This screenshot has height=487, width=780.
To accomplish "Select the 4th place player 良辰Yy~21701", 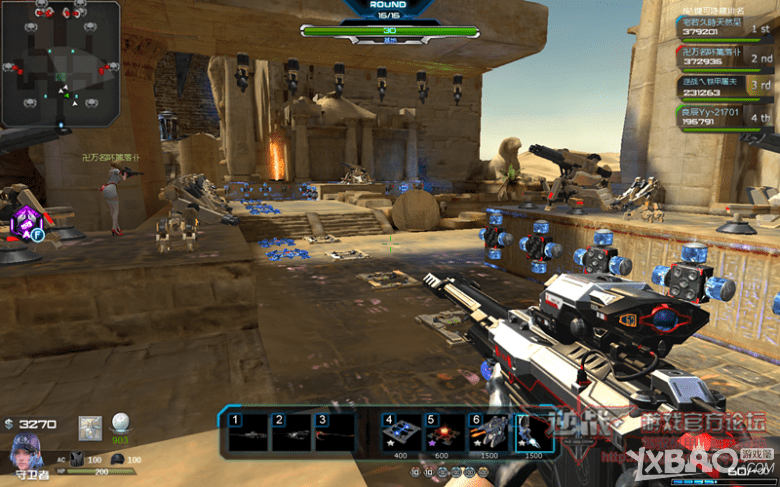I will pyautogui.click(x=727, y=118).
